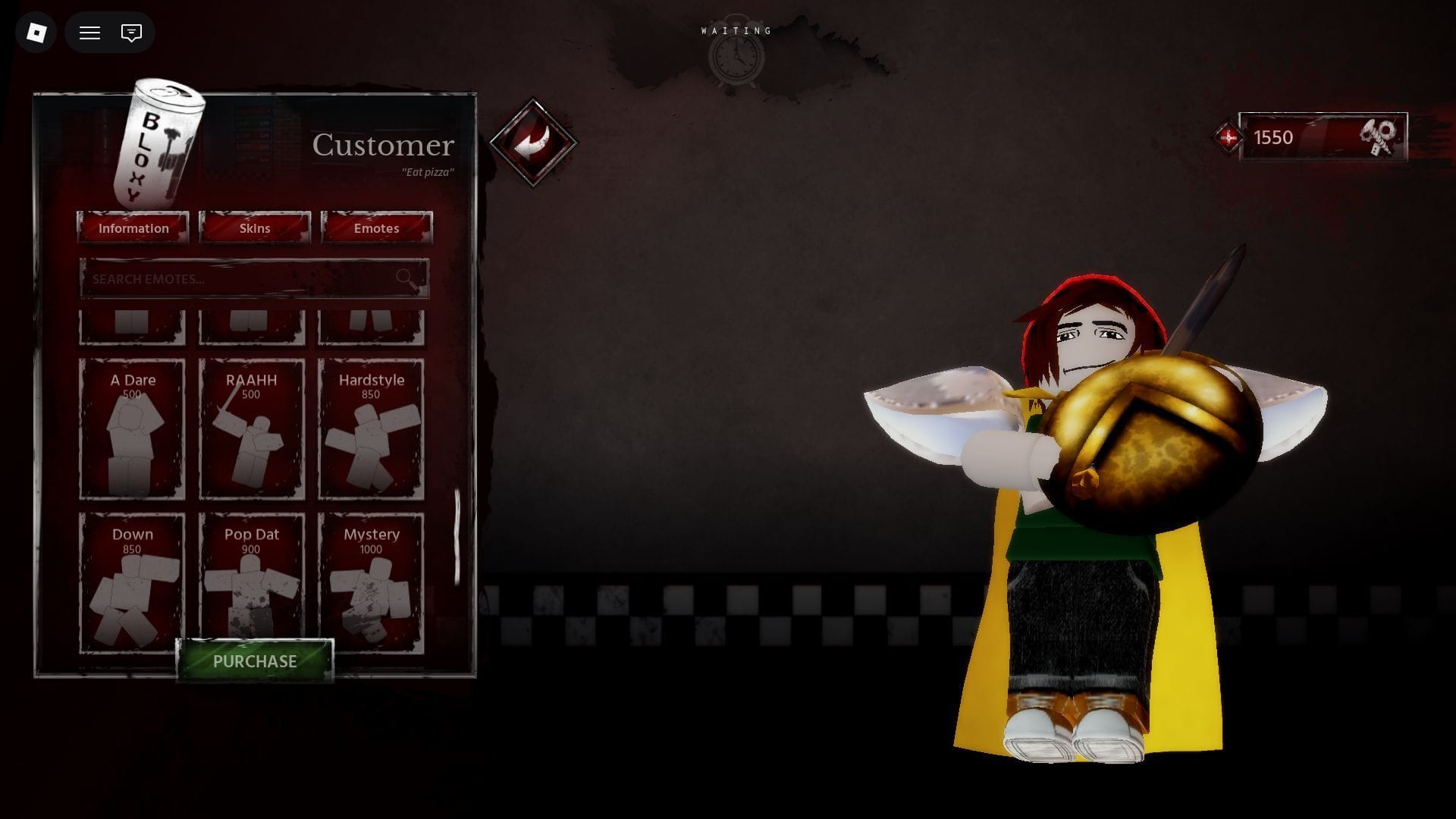Select the A Dare emote card
The height and width of the screenshot is (819, 1456).
point(132,429)
